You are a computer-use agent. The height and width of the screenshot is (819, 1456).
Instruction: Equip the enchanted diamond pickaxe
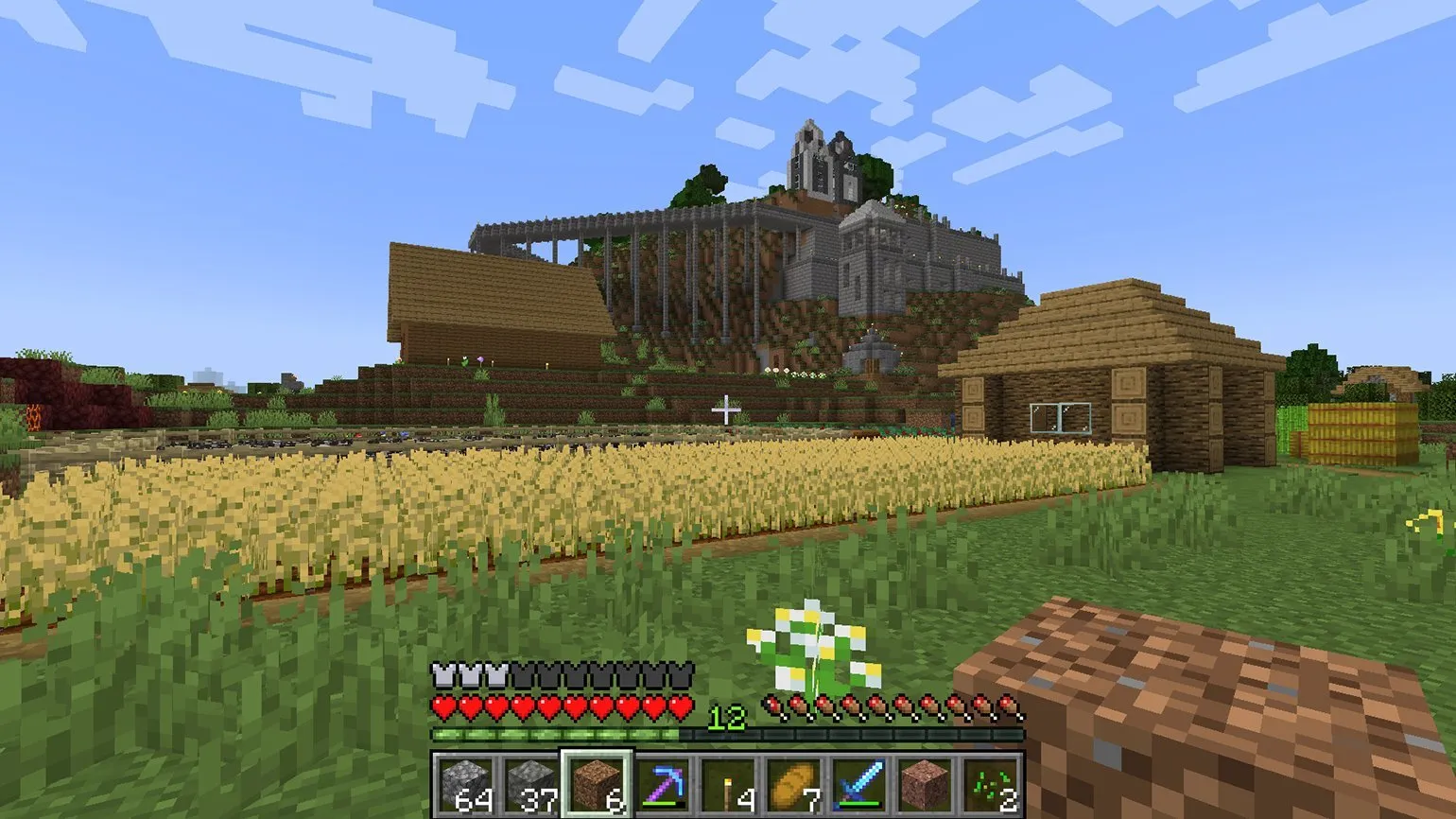pyautogui.click(x=662, y=785)
